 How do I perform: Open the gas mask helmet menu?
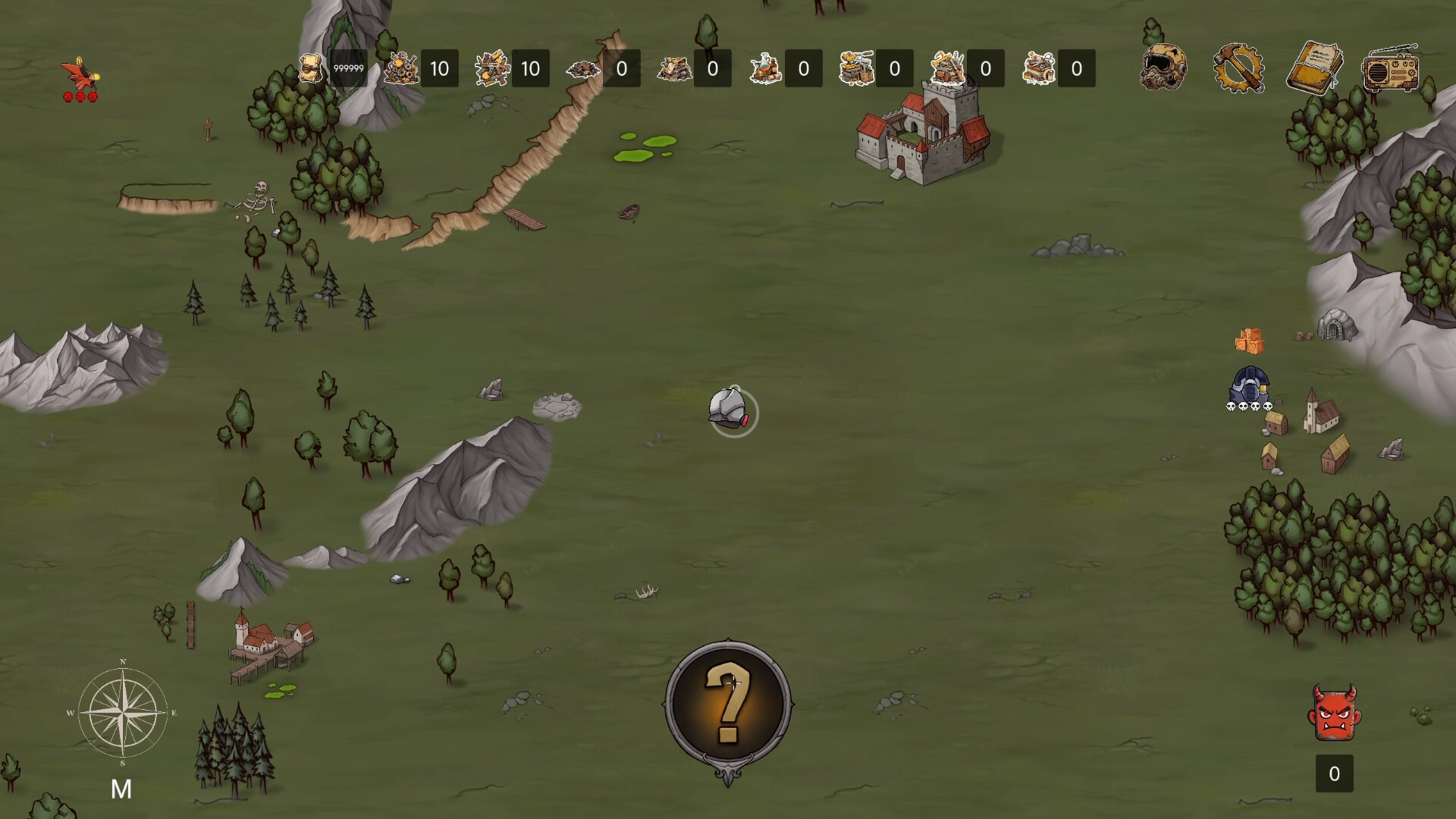click(x=1163, y=67)
